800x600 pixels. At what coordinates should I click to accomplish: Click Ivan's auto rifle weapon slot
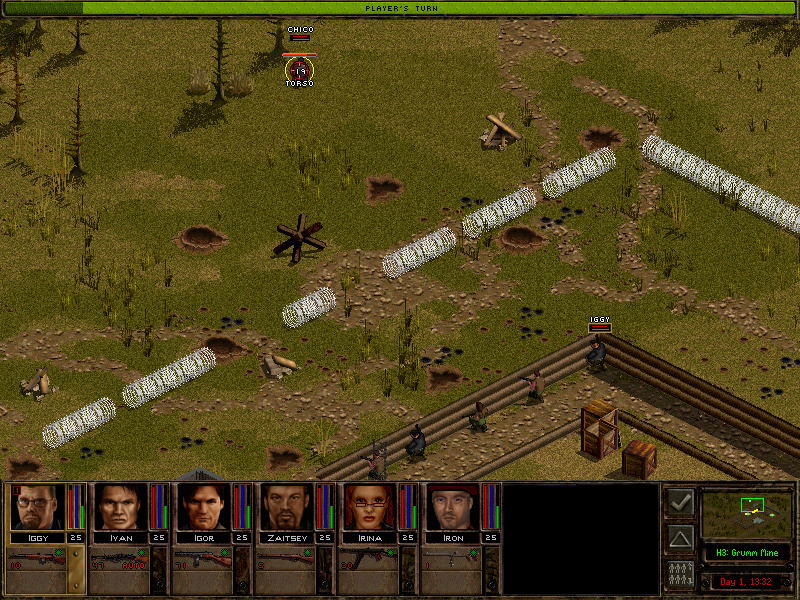pos(120,562)
